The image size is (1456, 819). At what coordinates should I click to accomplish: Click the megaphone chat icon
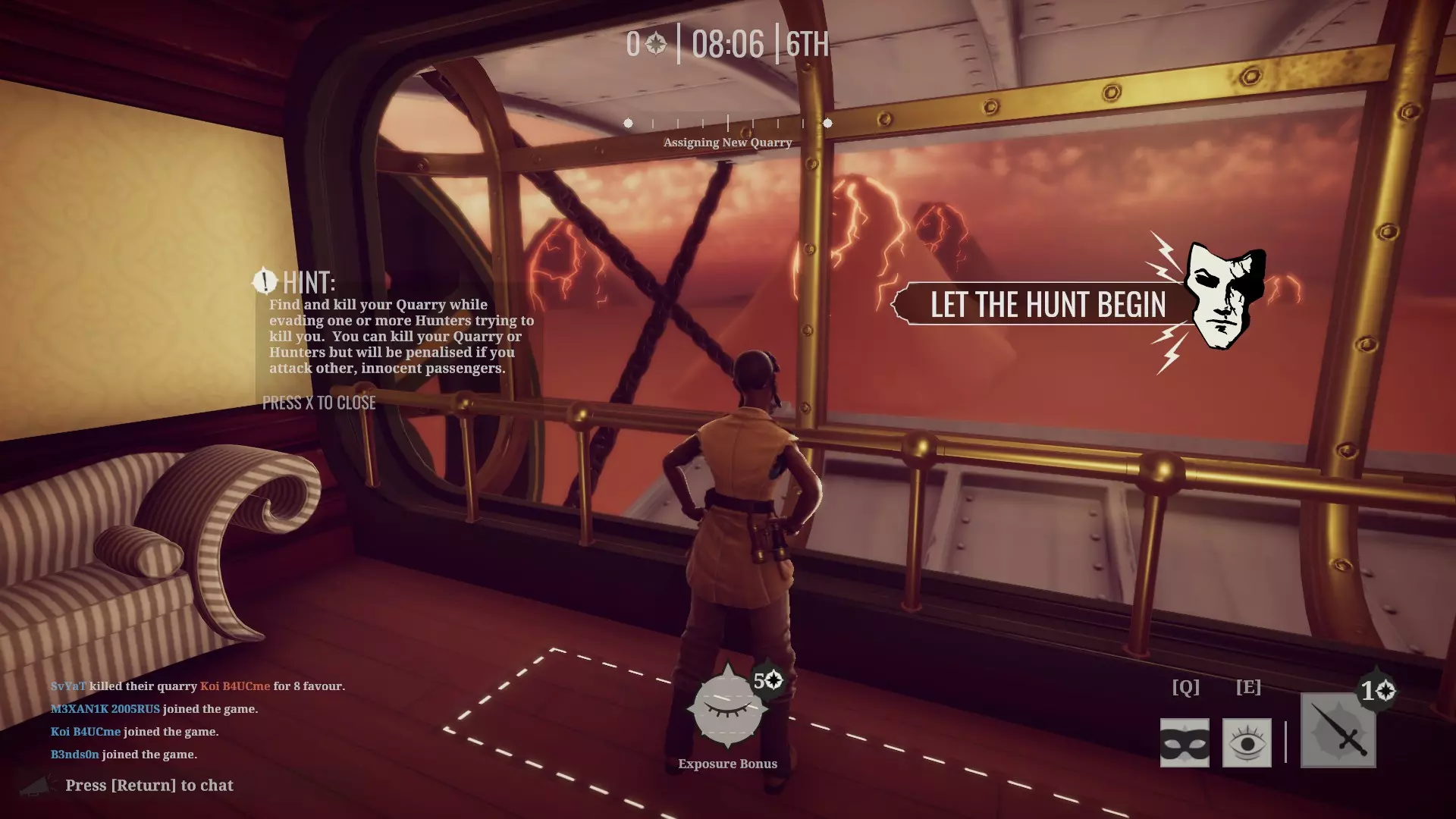[x=36, y=786]
